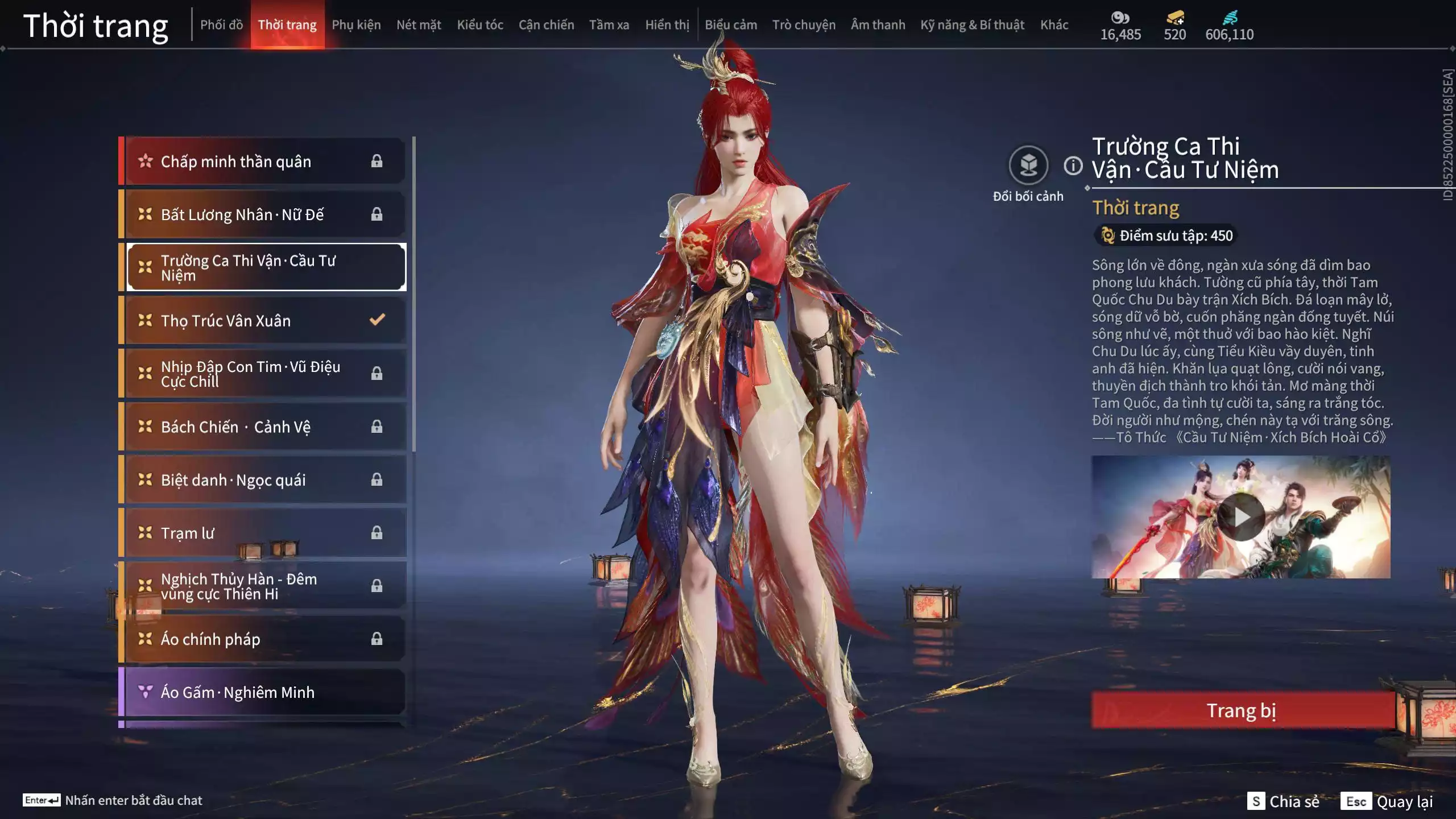Switch to the Phối đồ tab
Viewport: 1456px width, 819px height.
(221, 25)
